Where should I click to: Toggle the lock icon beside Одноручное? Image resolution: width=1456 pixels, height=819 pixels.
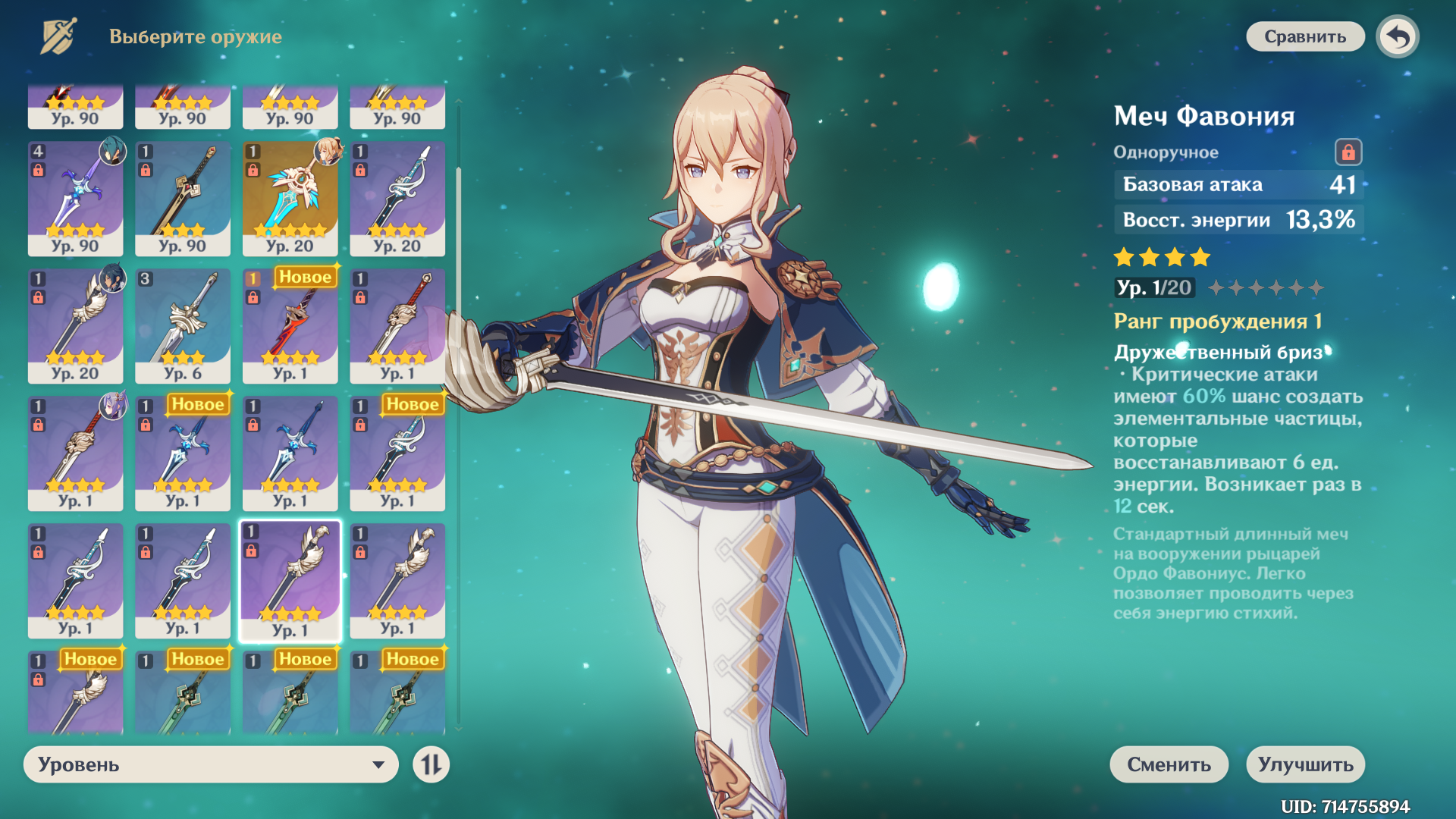(x=1348, y=152)
